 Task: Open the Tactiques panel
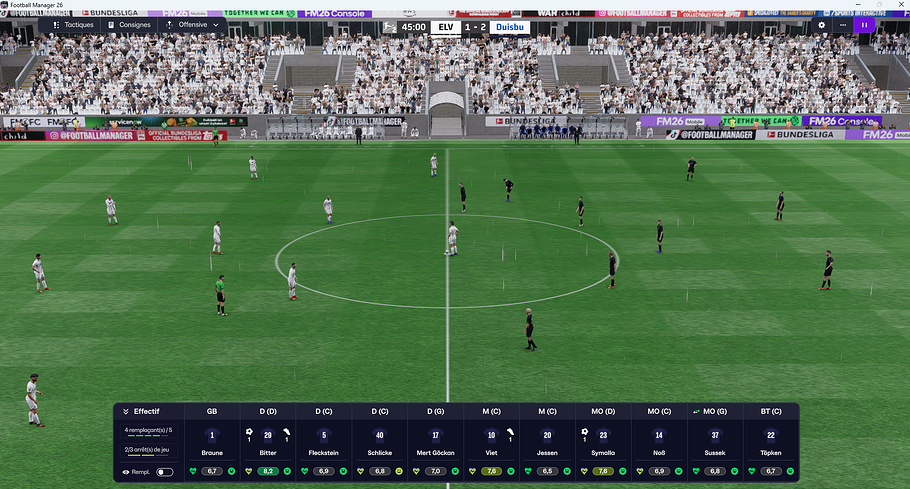tap(72, 24)
